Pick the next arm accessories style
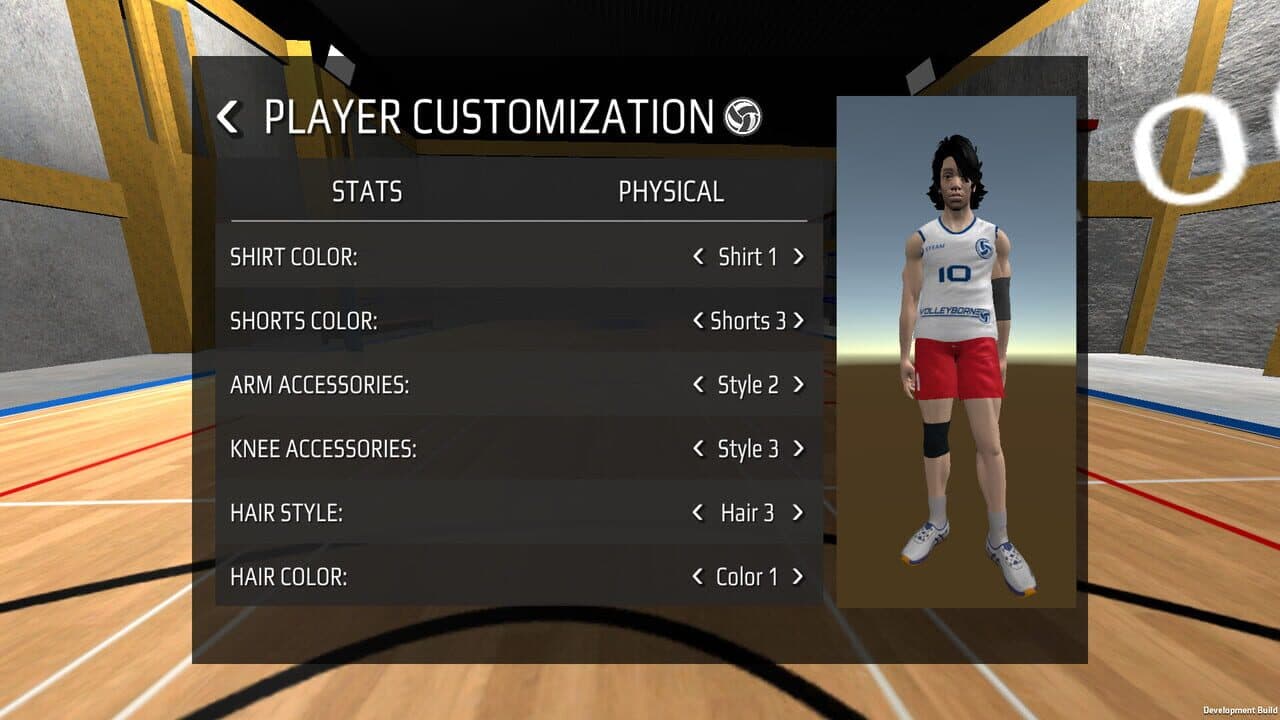The width and height of the screenshot is (1280, 720). (x=796, y=384)
